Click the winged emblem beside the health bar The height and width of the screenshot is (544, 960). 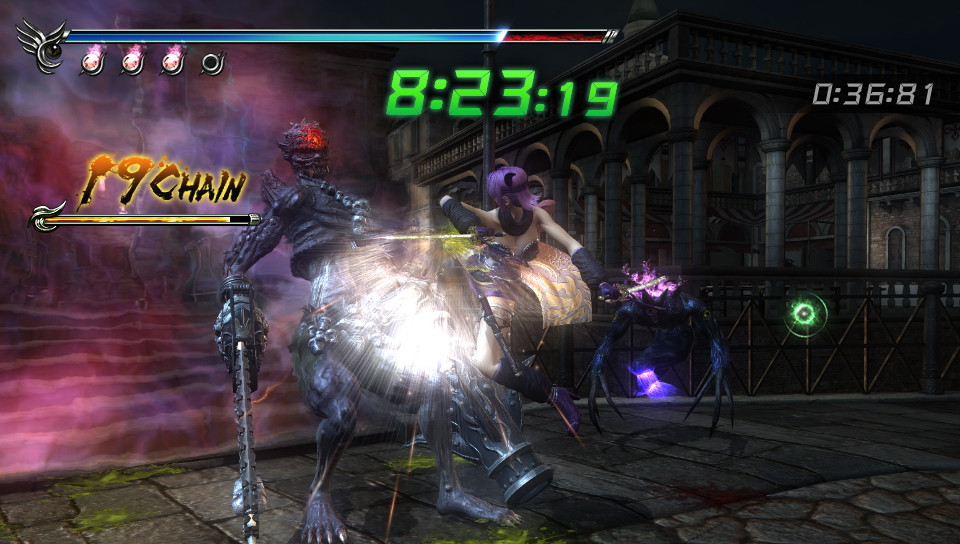42,45
